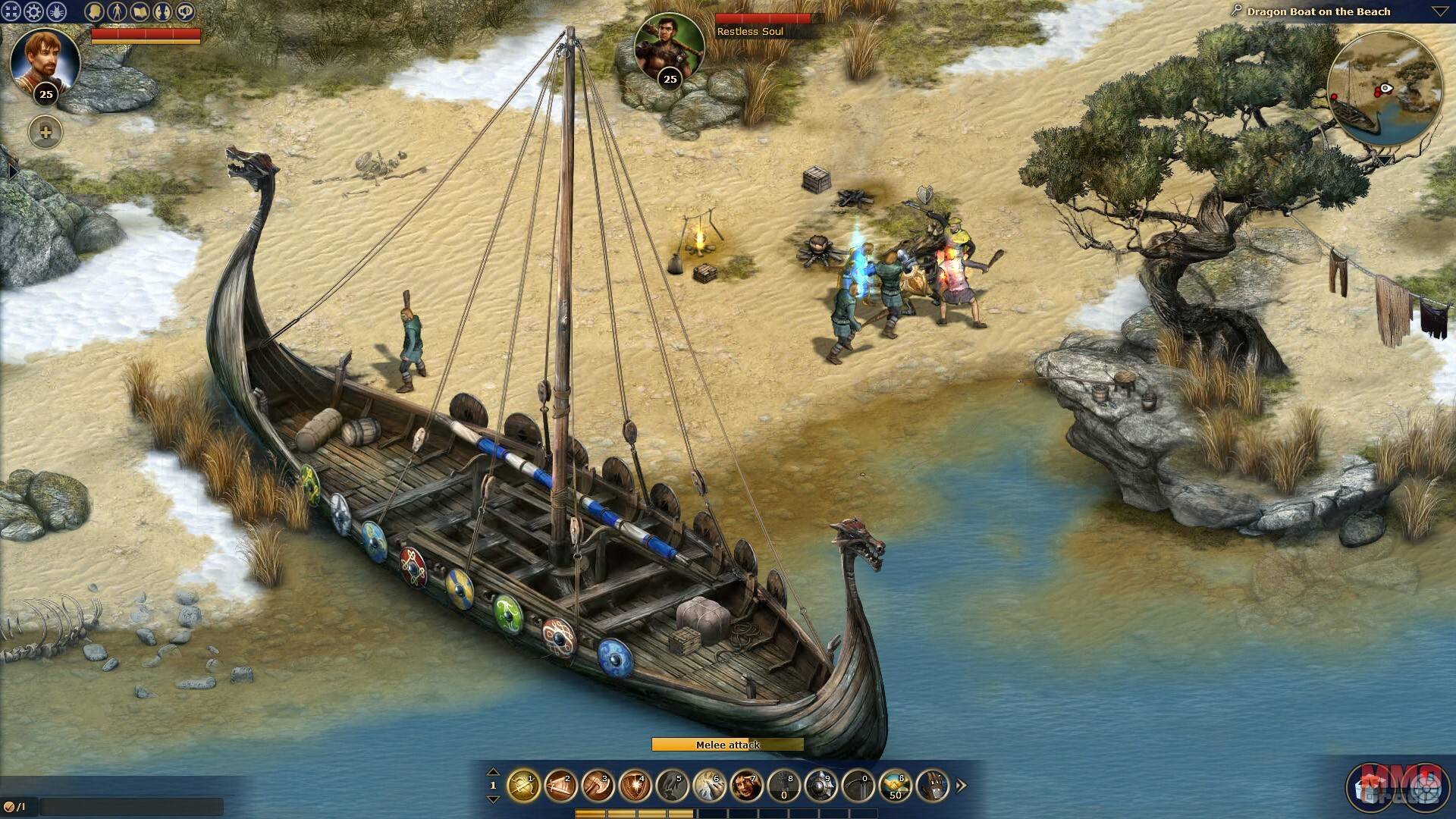This screenshot has height=819, width=1456.
Task: Open the two-faces social panel
Action: 162,11
